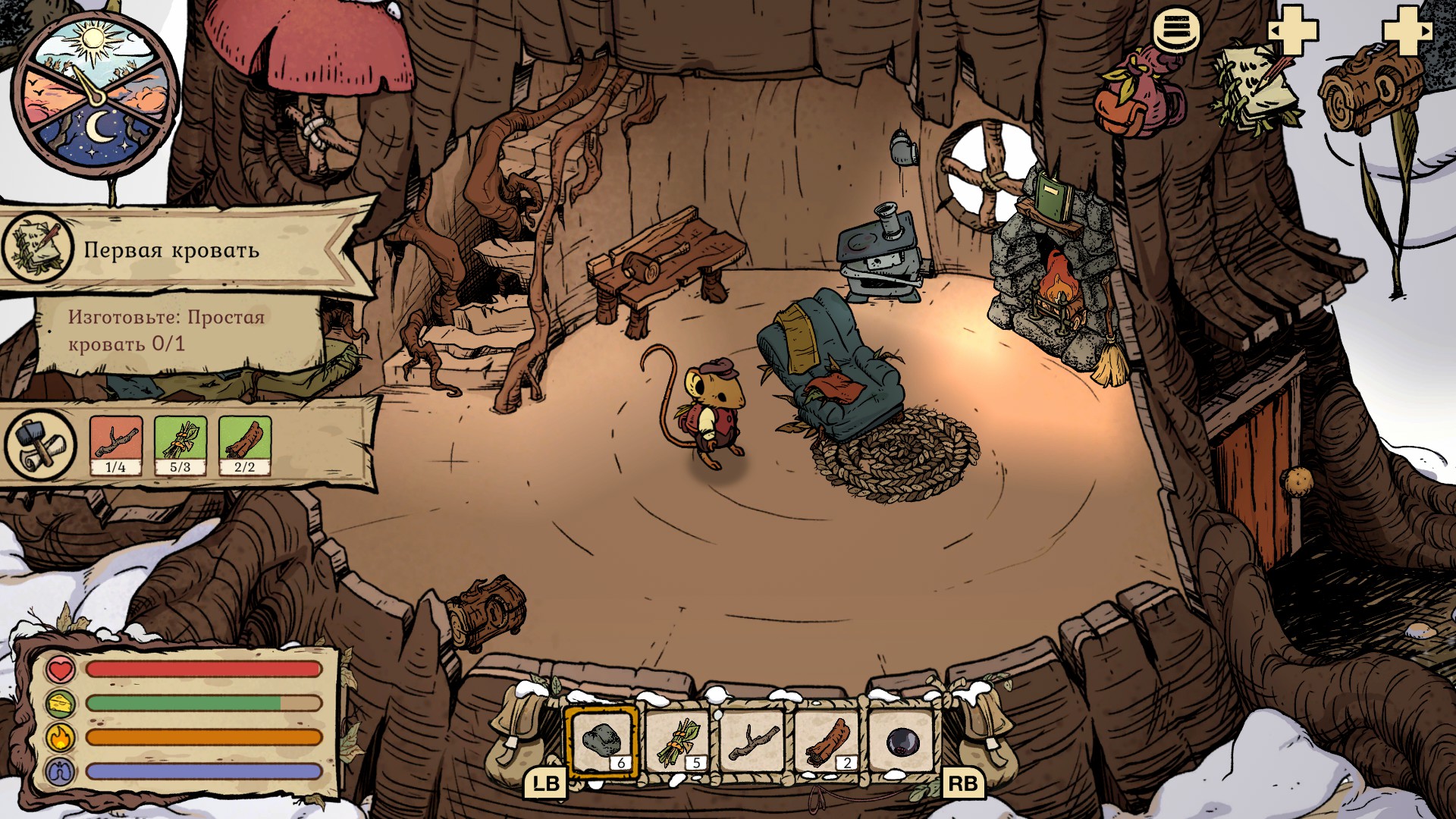
Task: Choose the twig stick hotbar slot
Action: click(753, 742)
